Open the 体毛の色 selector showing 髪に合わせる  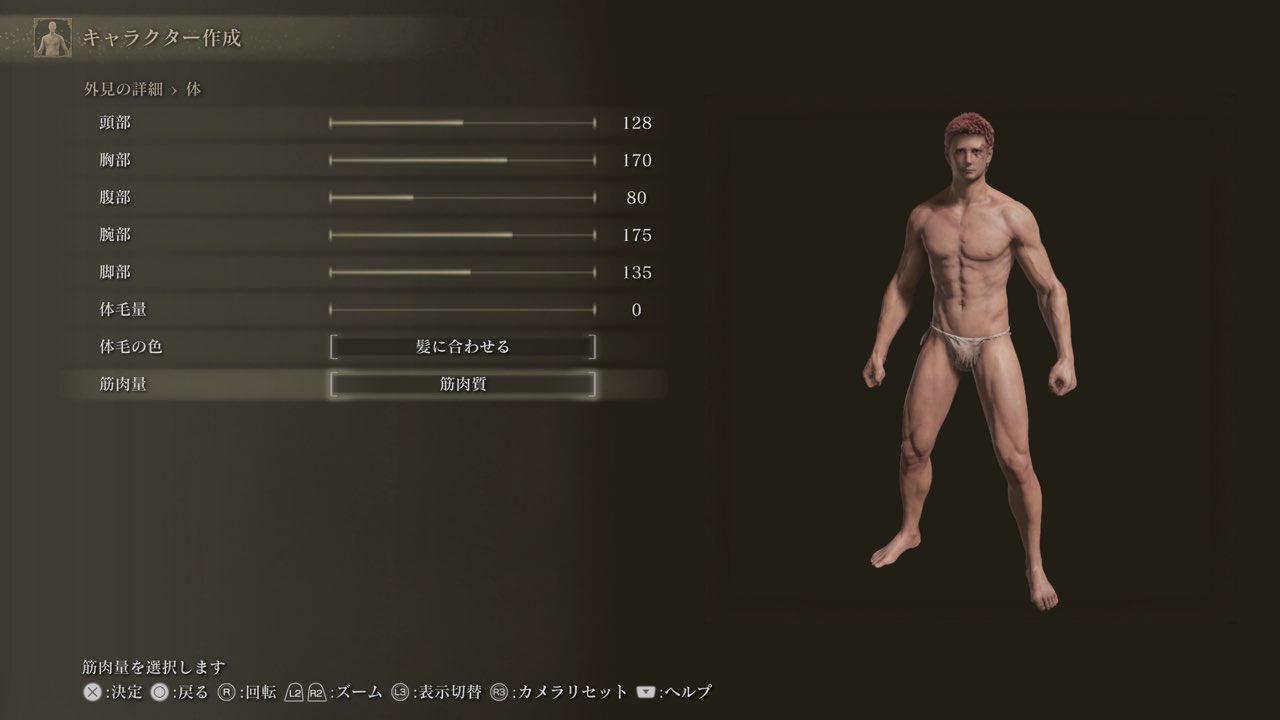[462, 347]
